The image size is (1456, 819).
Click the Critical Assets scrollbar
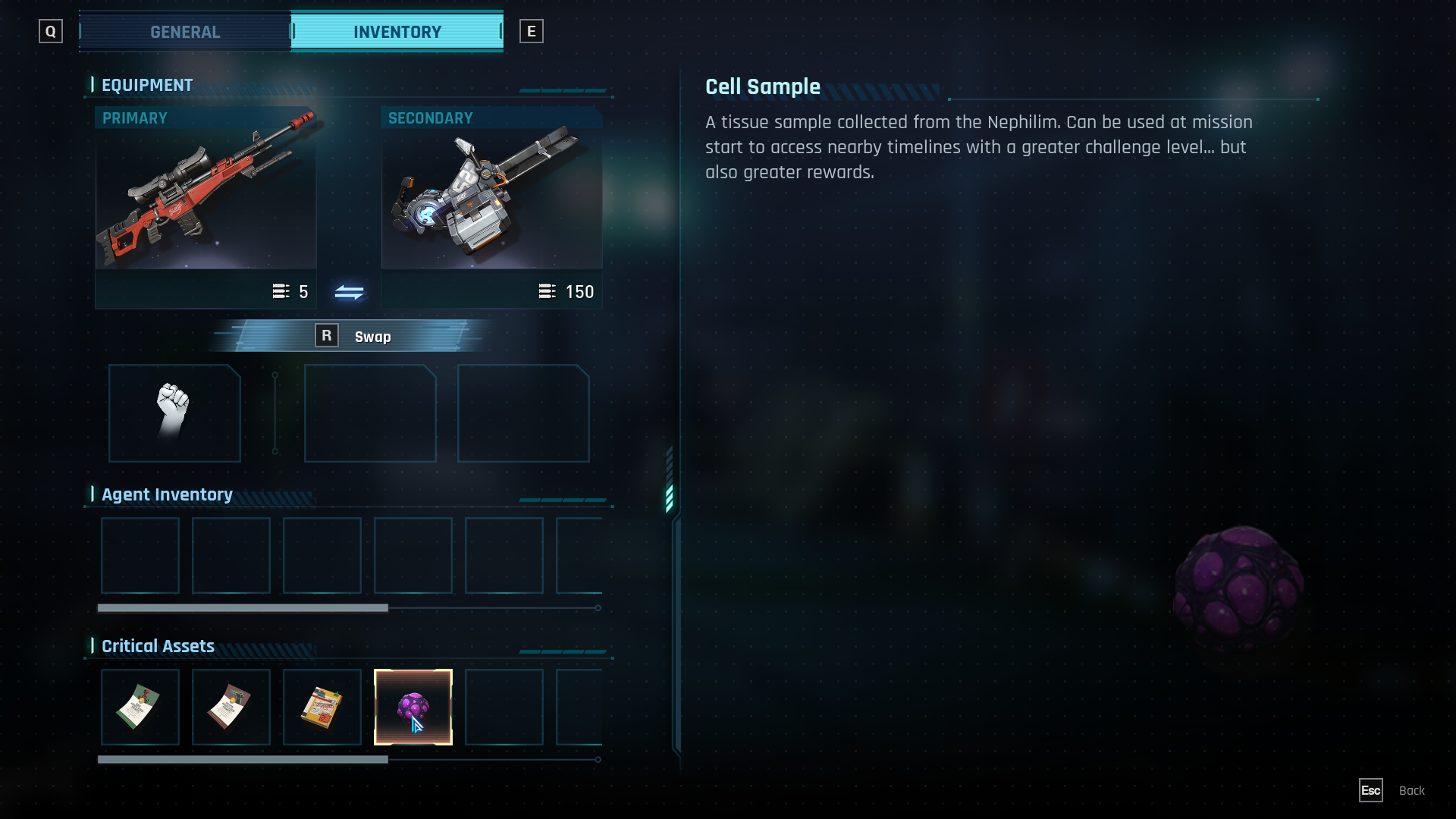[243, 759]
